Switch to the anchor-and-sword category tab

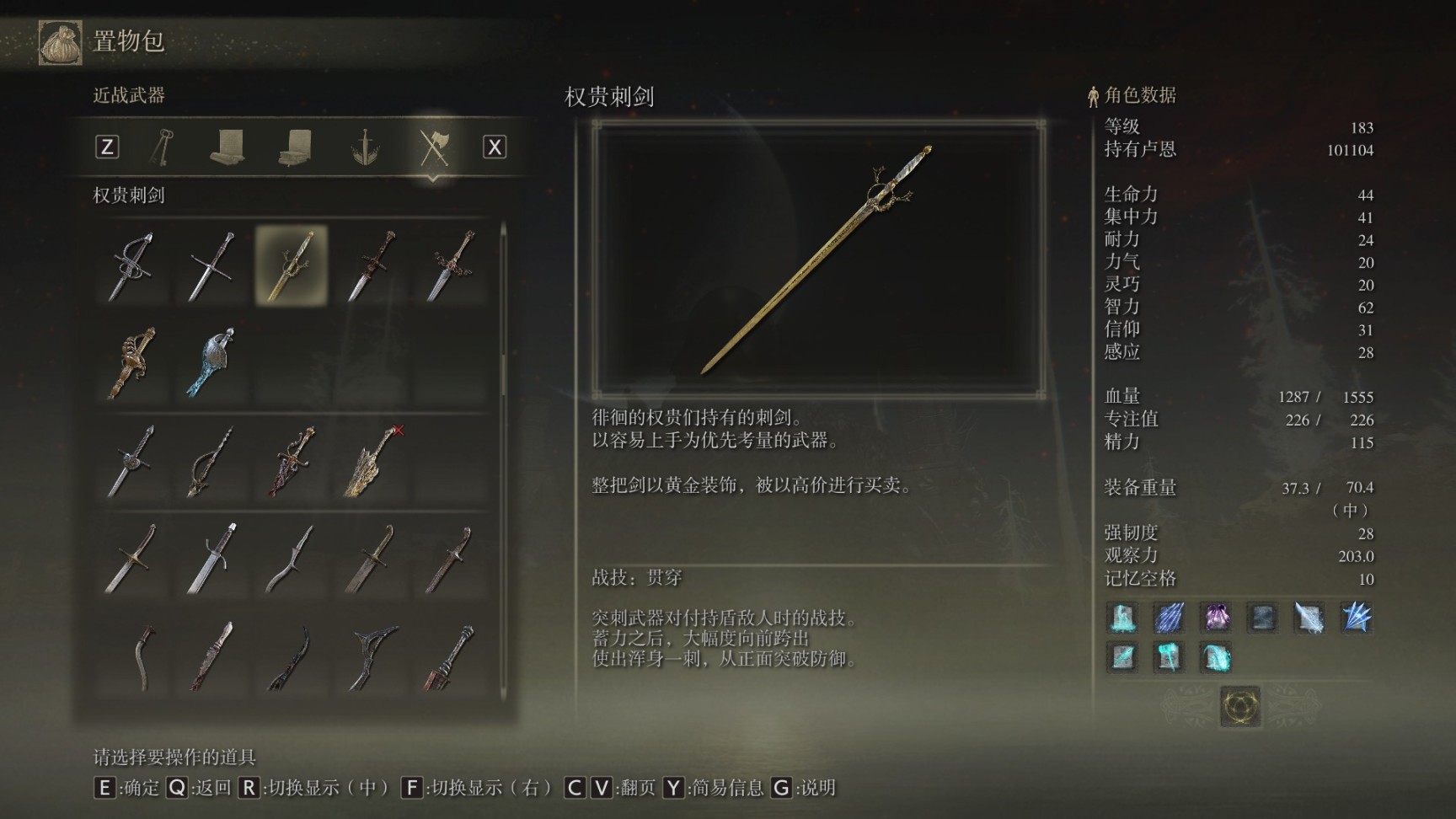(365, 147)
